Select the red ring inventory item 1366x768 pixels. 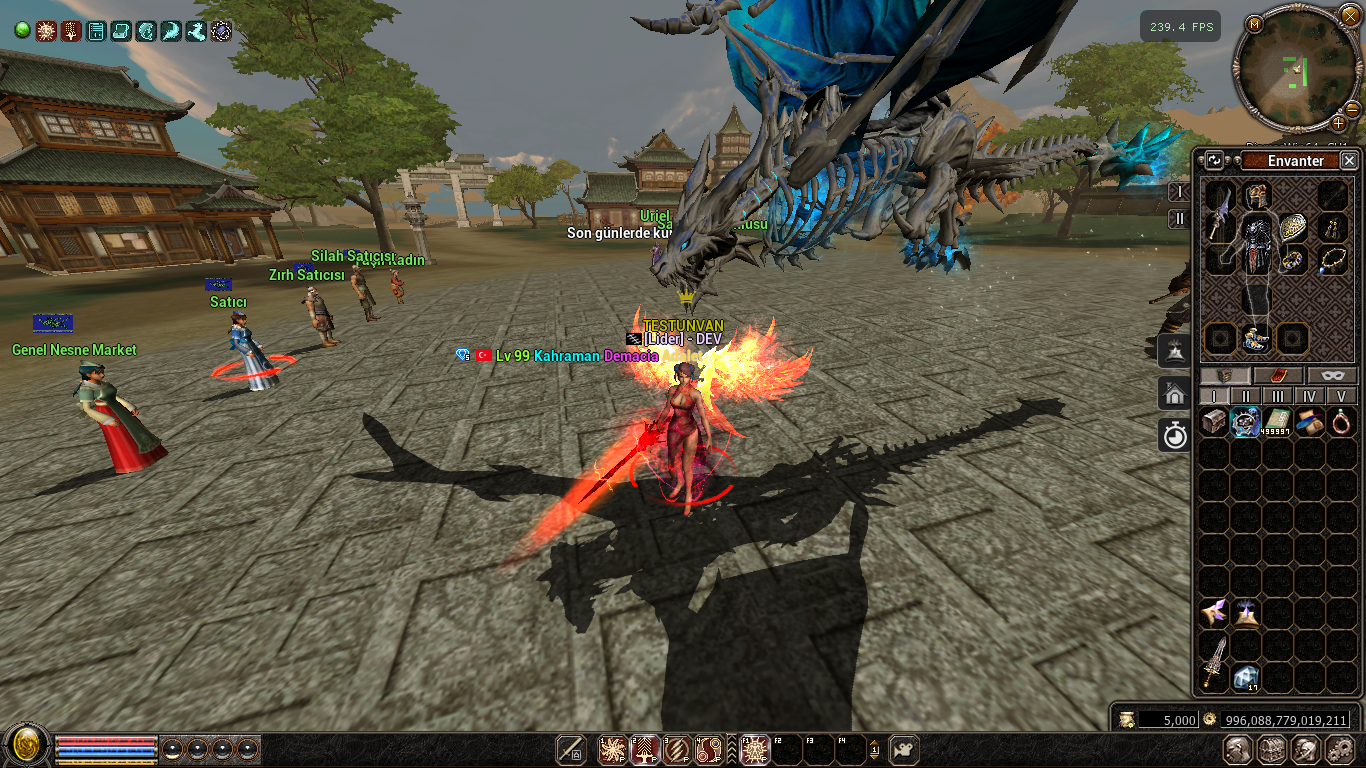coord(1341,422)
